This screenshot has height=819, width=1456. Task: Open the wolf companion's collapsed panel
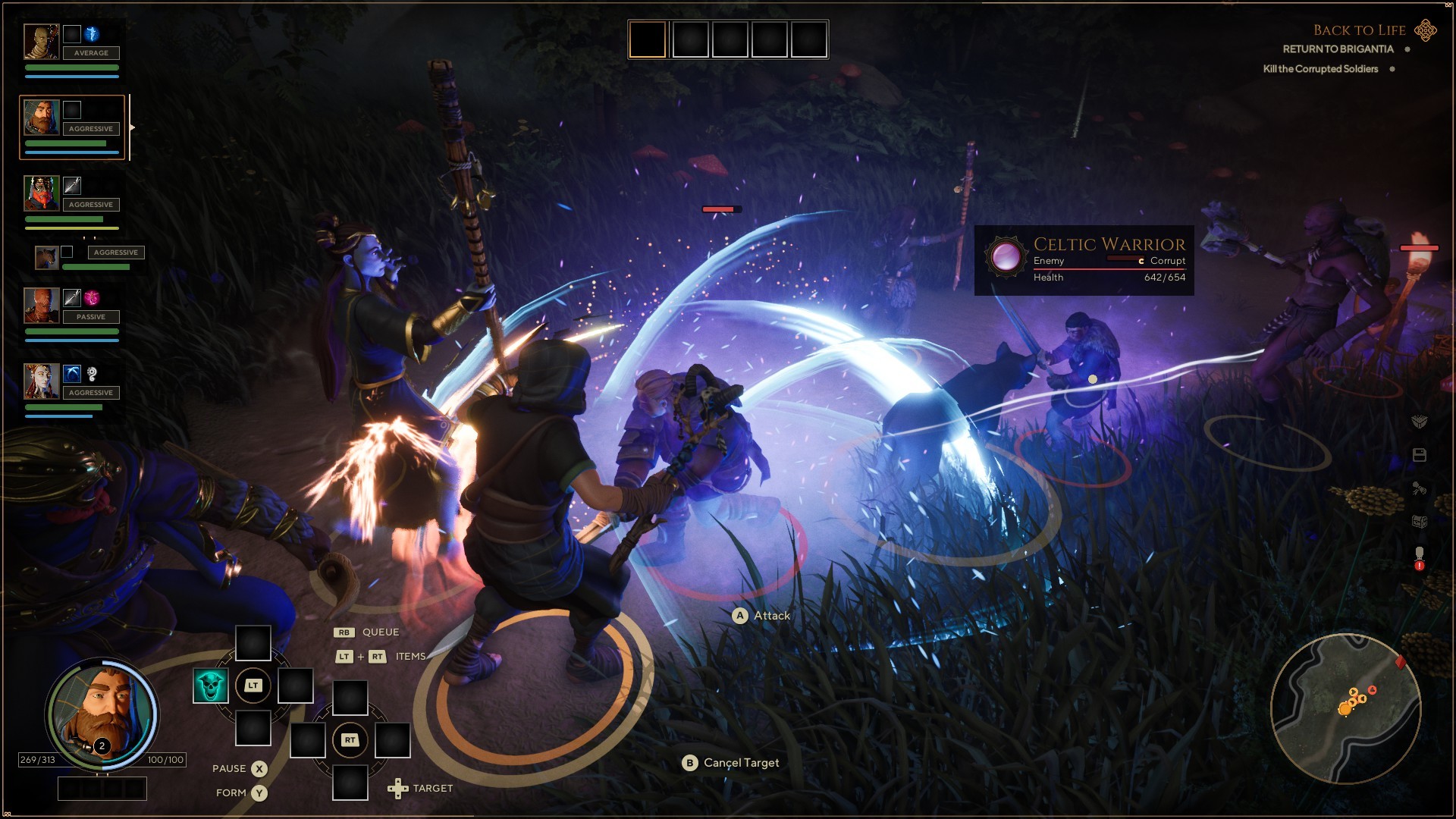[x=45, y=258]
